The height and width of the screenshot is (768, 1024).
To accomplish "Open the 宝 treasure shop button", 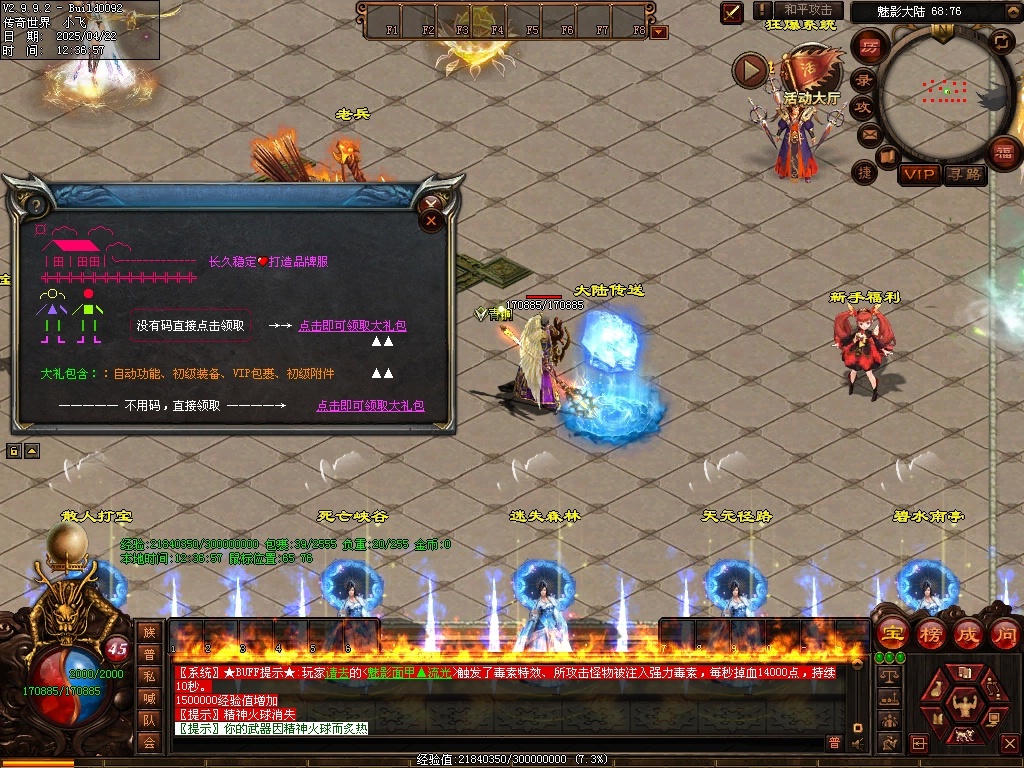I will coord(891,634).
